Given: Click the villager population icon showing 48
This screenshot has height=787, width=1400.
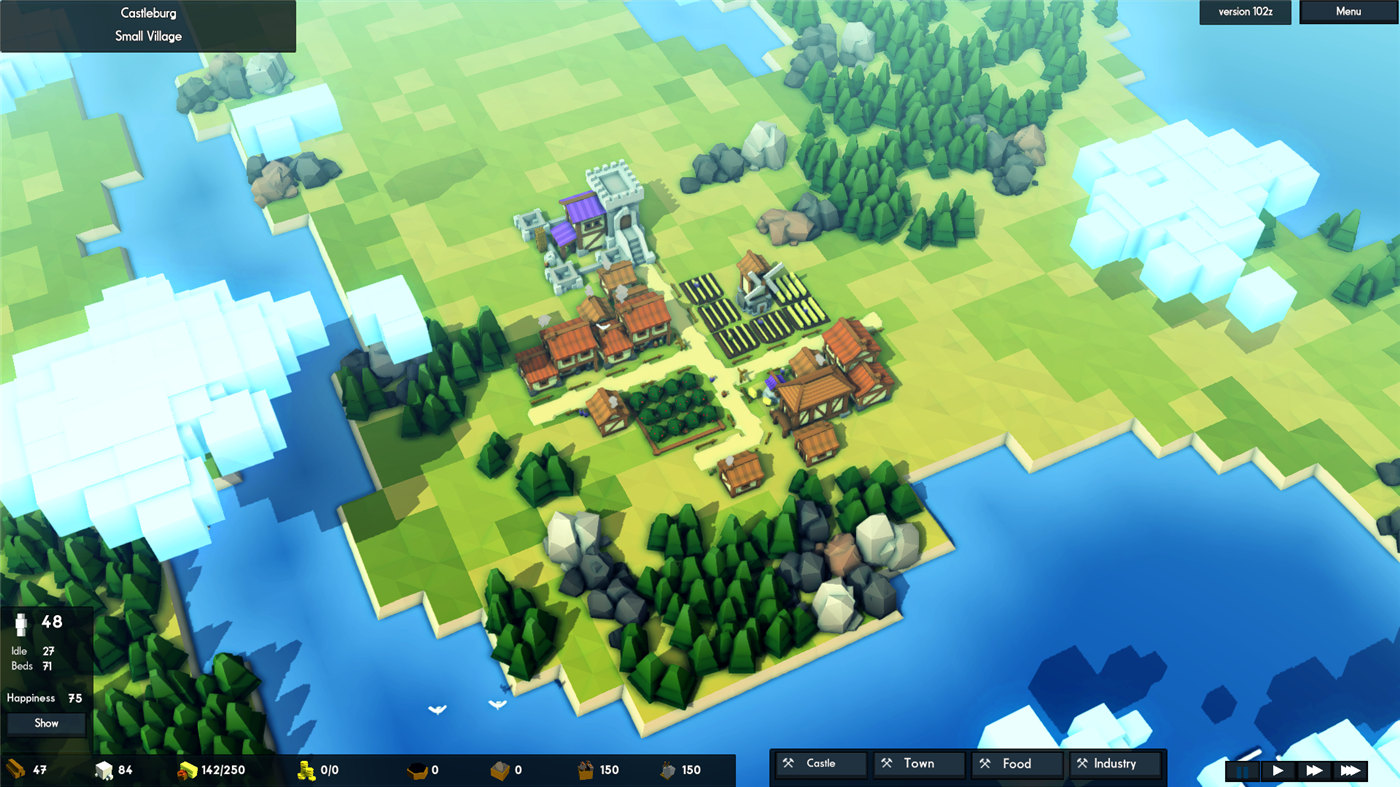Looking at the screenshot, I should point(20,625).
